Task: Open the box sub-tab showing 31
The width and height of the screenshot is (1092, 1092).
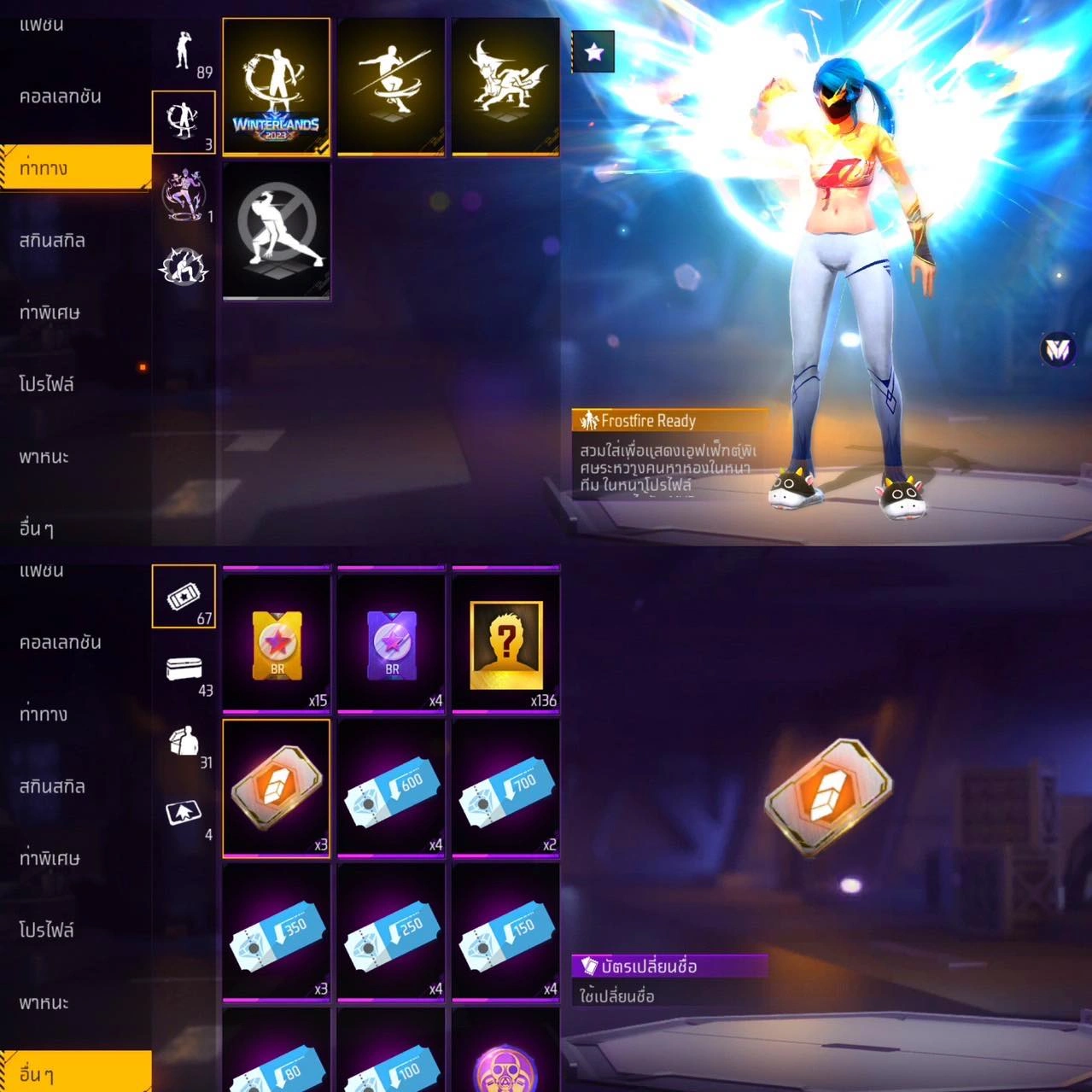Action: (x=184, y=743)
